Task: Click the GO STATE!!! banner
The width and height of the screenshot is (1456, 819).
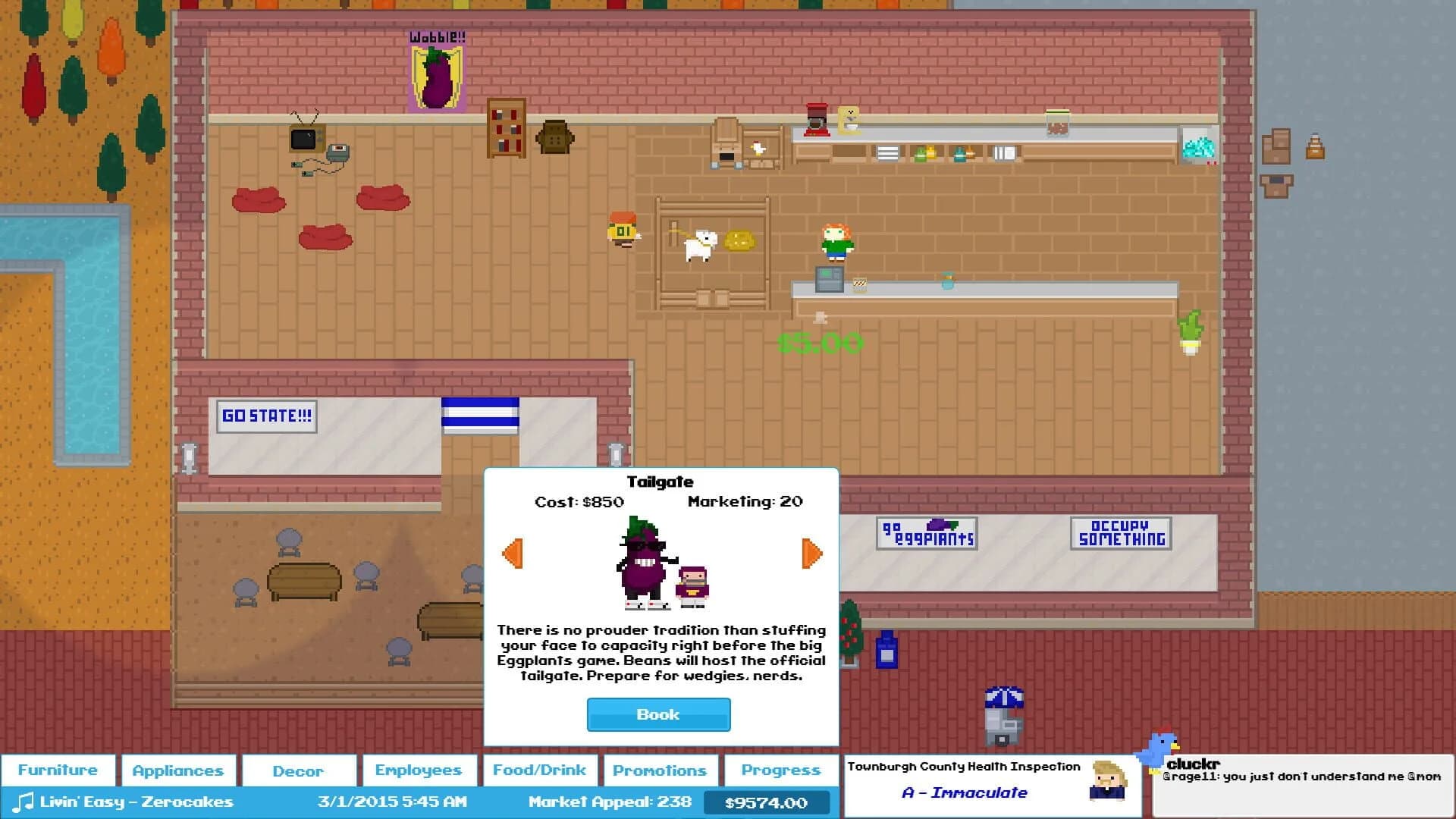Action: (266, 416)
